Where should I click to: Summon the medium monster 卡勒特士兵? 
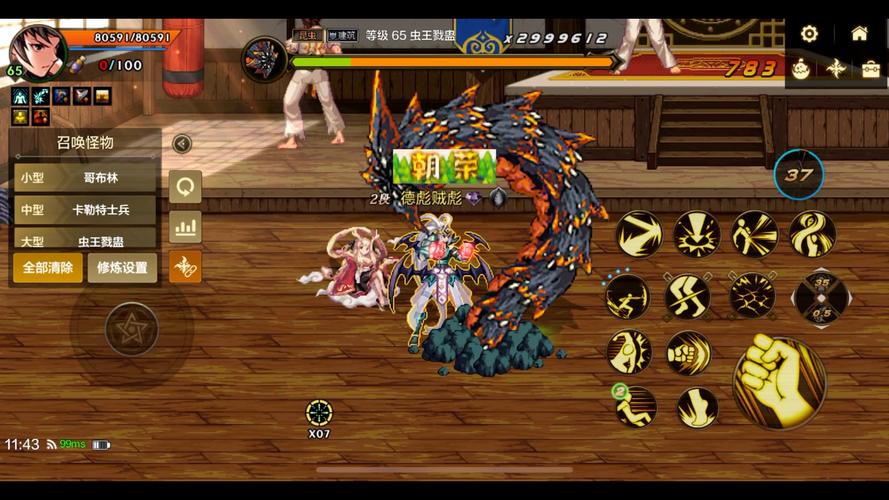(x=86, y=210)
